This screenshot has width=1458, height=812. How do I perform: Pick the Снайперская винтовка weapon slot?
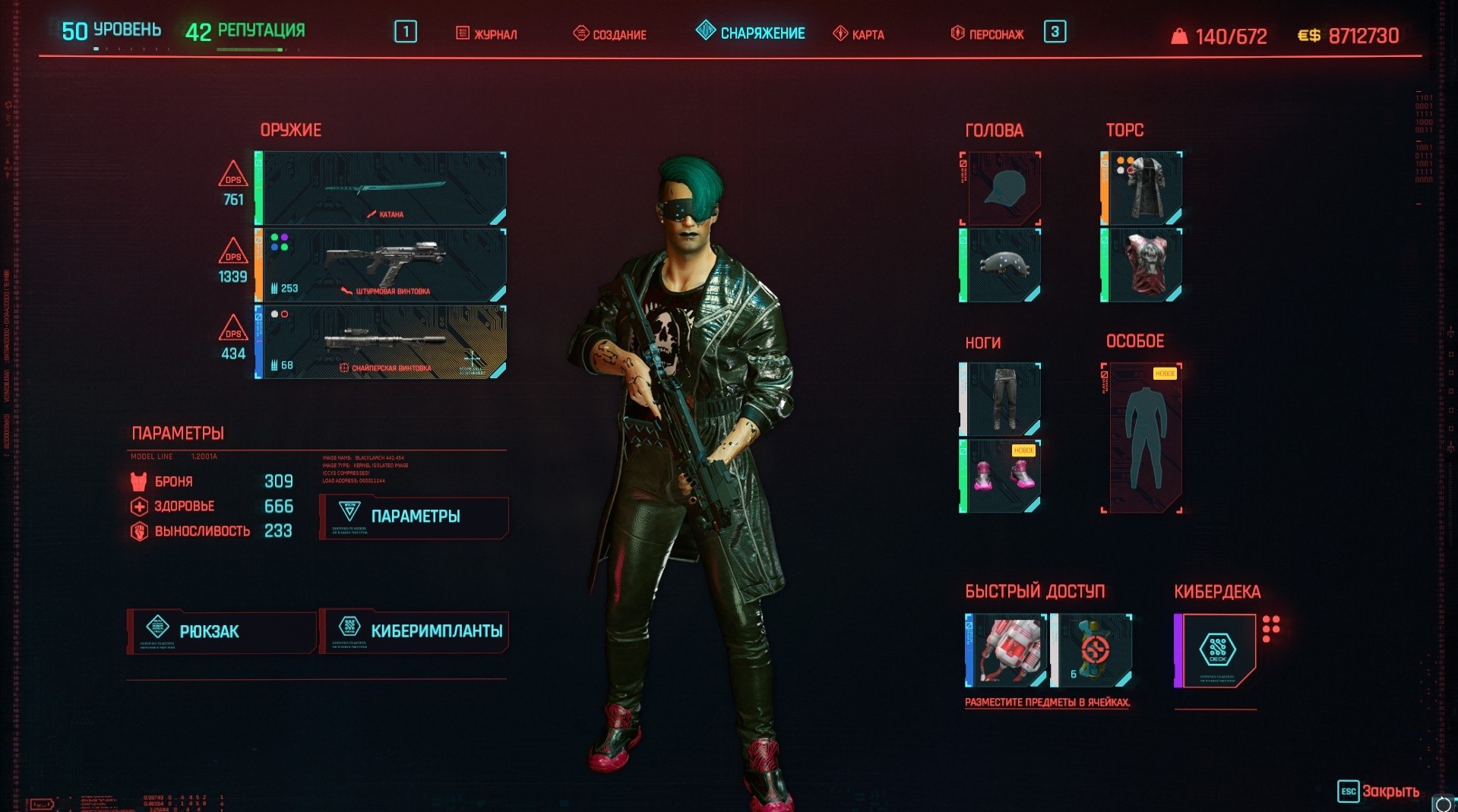click(381, 342)
